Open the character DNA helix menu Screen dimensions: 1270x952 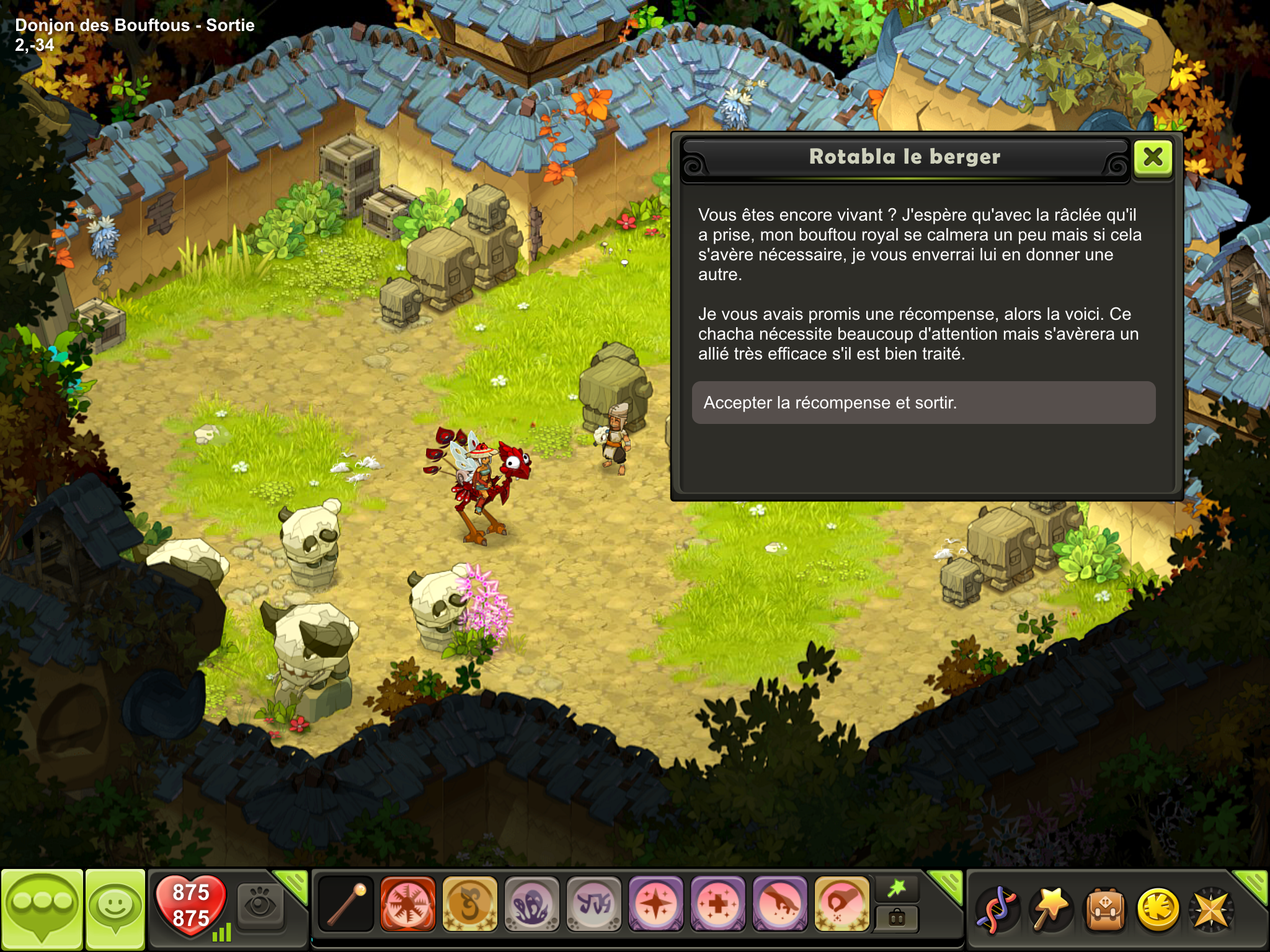(x=996, y=910)
